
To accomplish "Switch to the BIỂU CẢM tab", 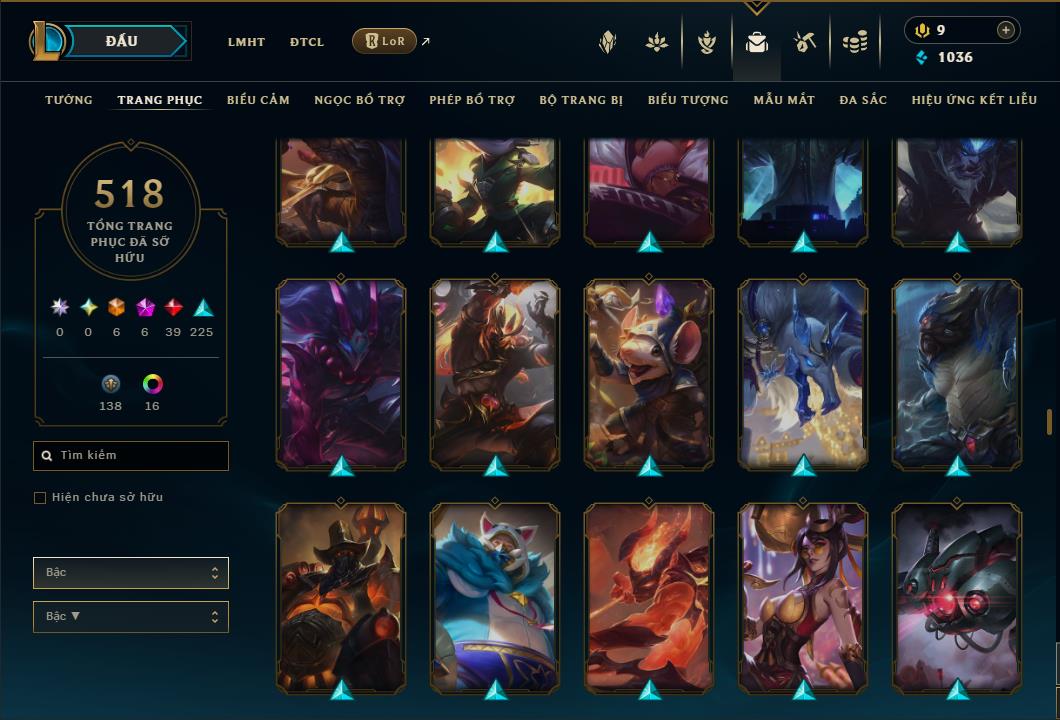I will 258,100.
